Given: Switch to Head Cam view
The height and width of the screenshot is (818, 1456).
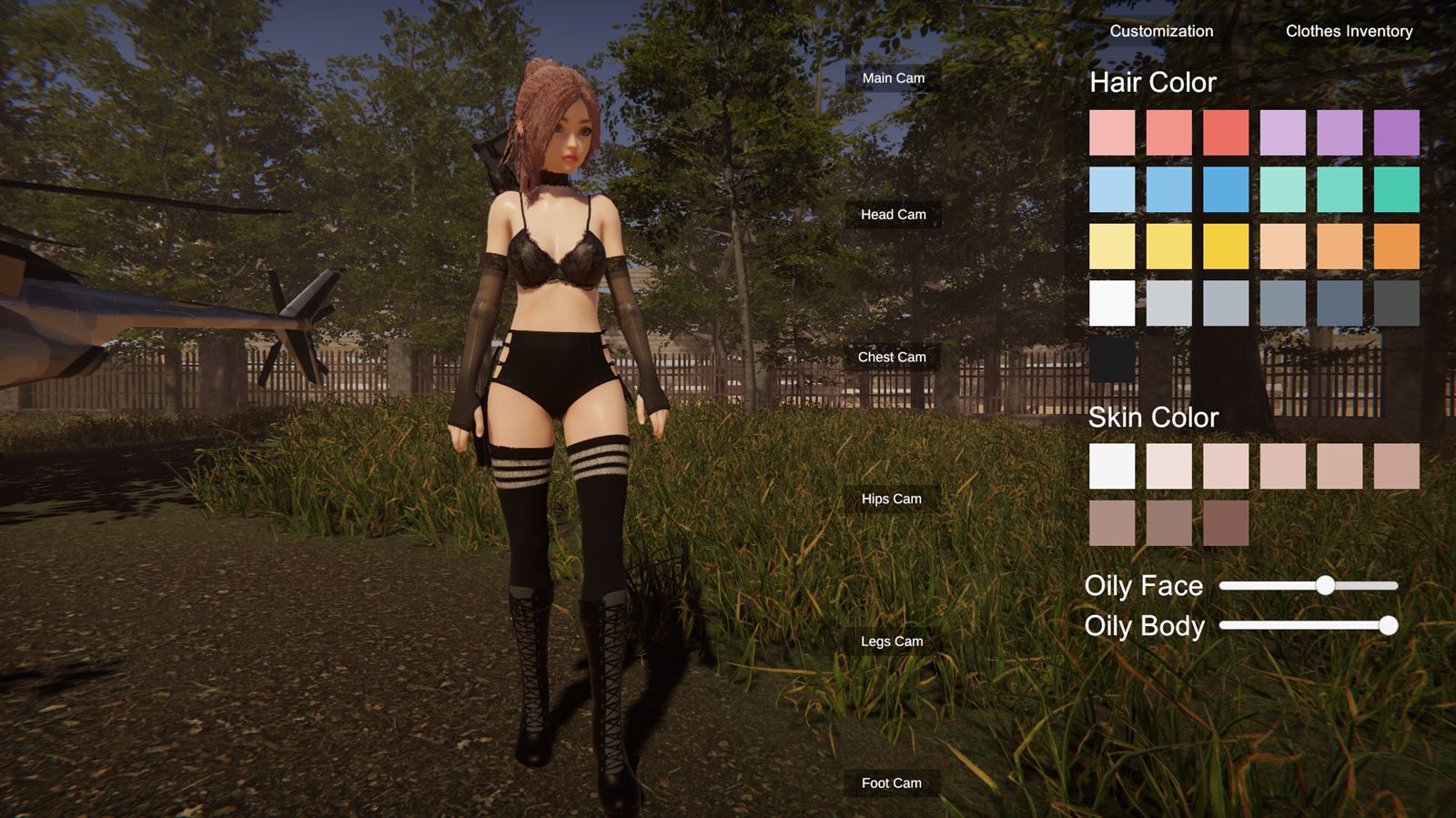Looking at the screenshot, I should pos(893,215).
